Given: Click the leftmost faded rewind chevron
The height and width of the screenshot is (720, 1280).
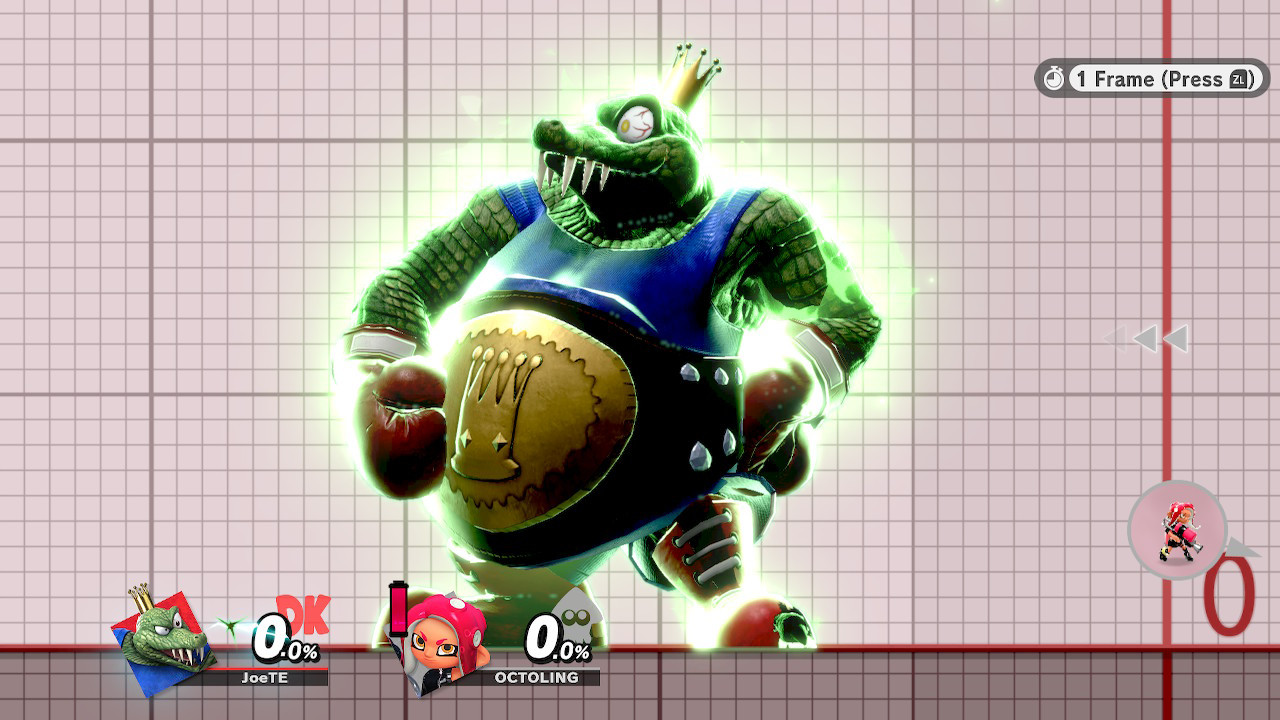Looking at the screenshot, I should pyautogui.click(x=1115, y=338).
